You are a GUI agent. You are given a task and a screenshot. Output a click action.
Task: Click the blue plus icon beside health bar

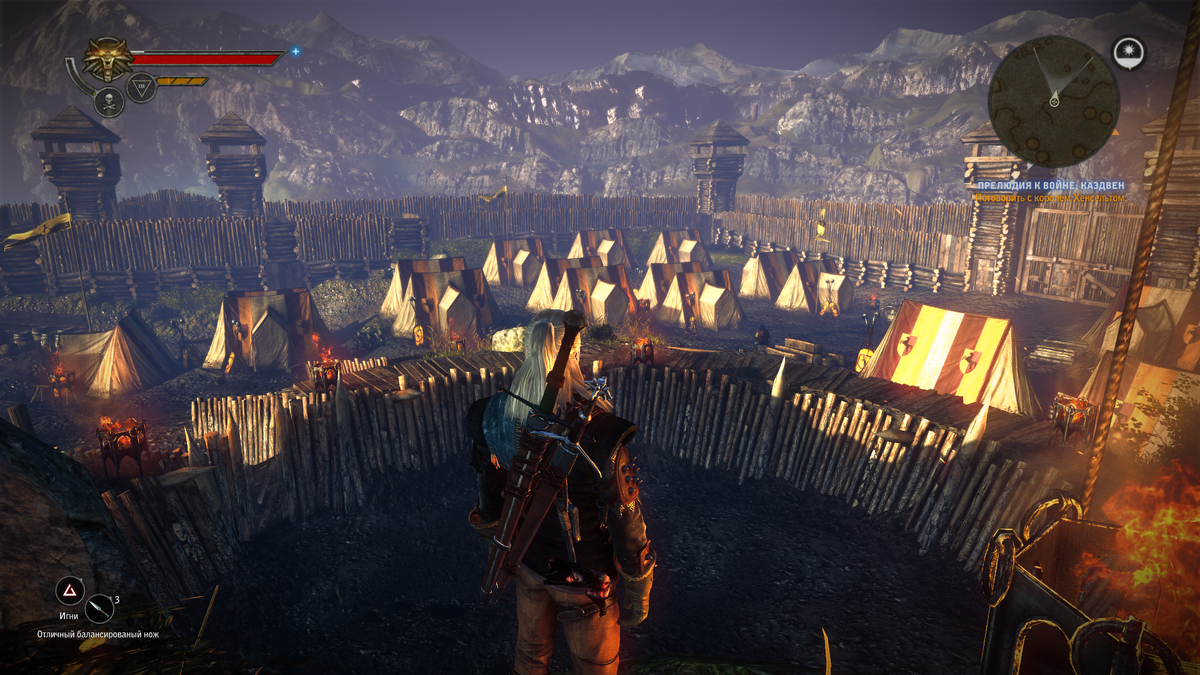(296, 51)
